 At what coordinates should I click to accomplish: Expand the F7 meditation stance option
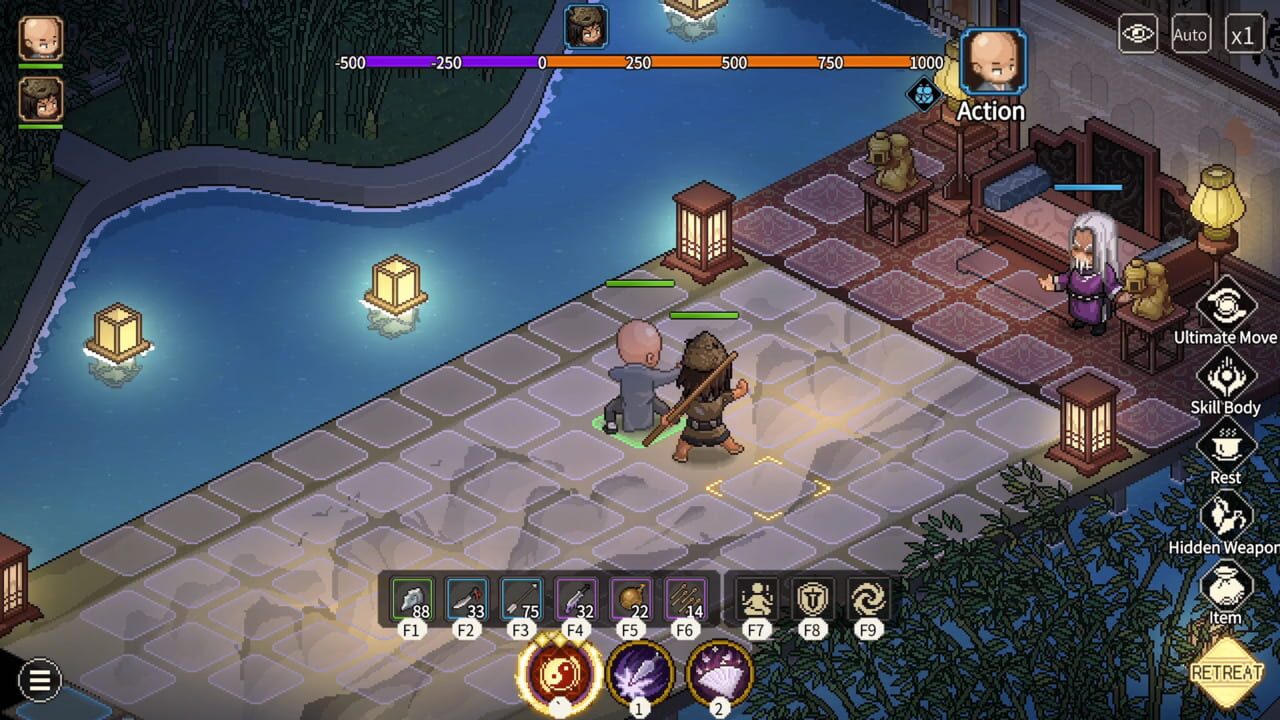[x=757, y=597]
